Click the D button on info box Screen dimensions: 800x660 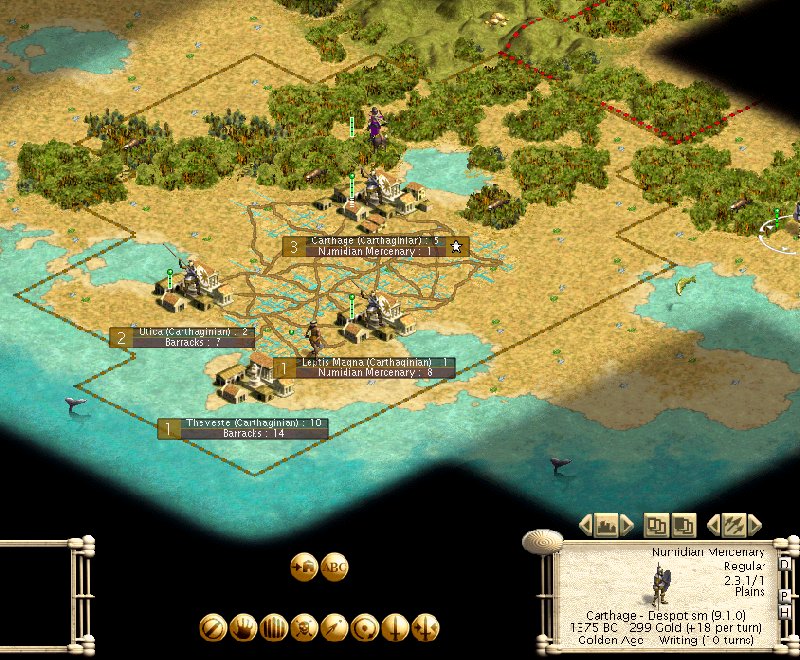click(785, 565)
